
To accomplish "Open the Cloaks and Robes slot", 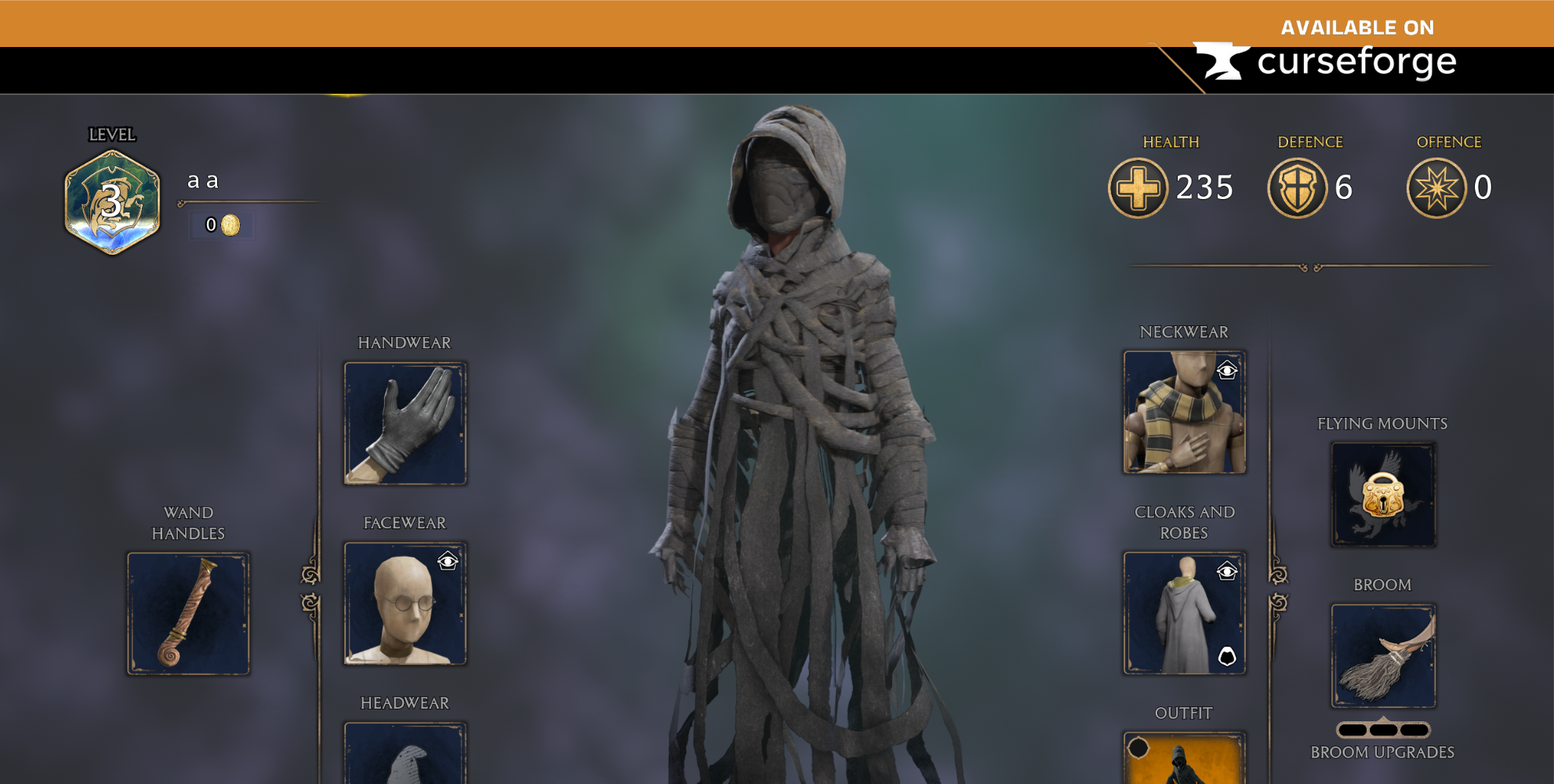I will coord(1184,614).
